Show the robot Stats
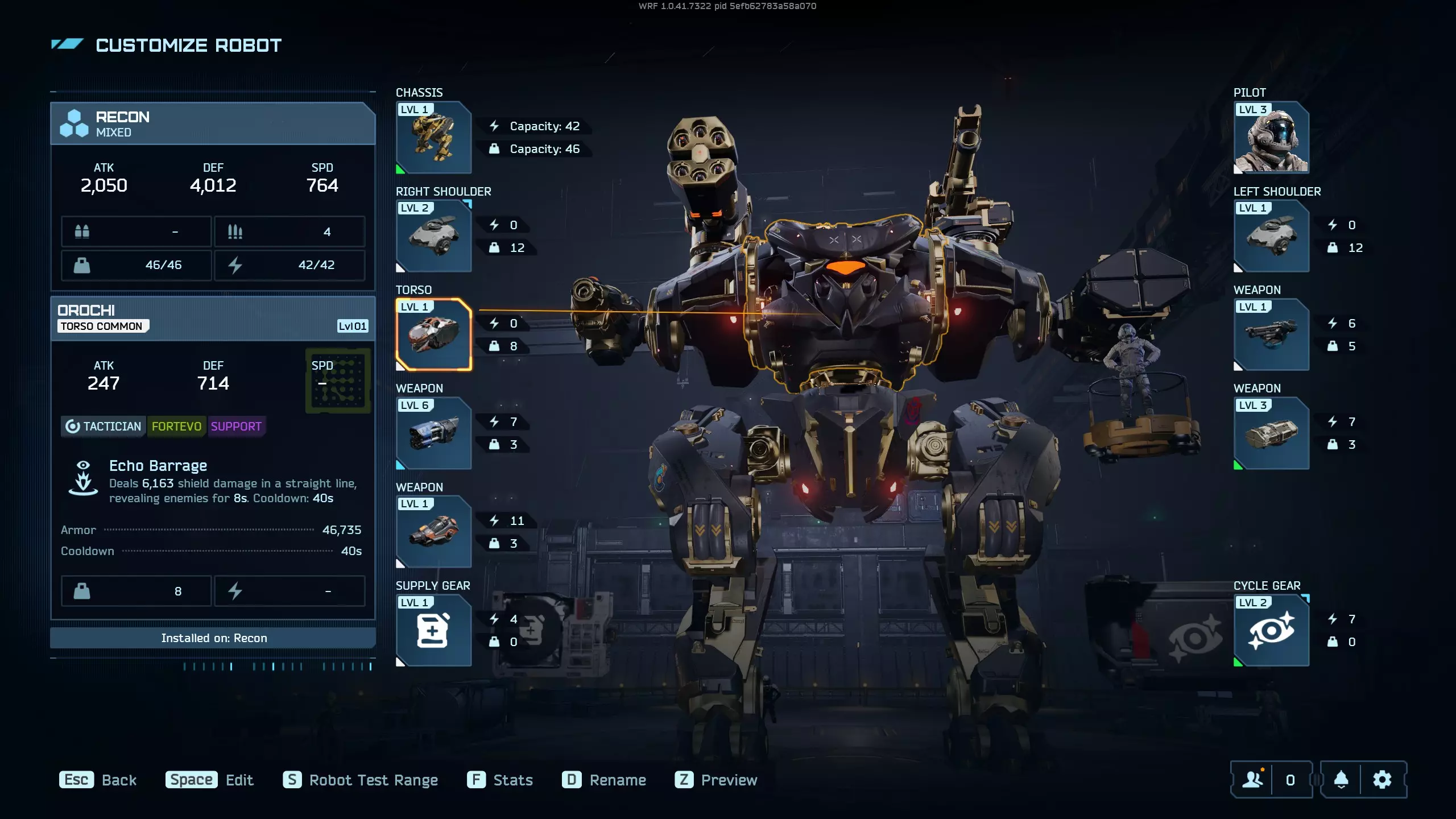1456x819 pixels. click(500, 780)
